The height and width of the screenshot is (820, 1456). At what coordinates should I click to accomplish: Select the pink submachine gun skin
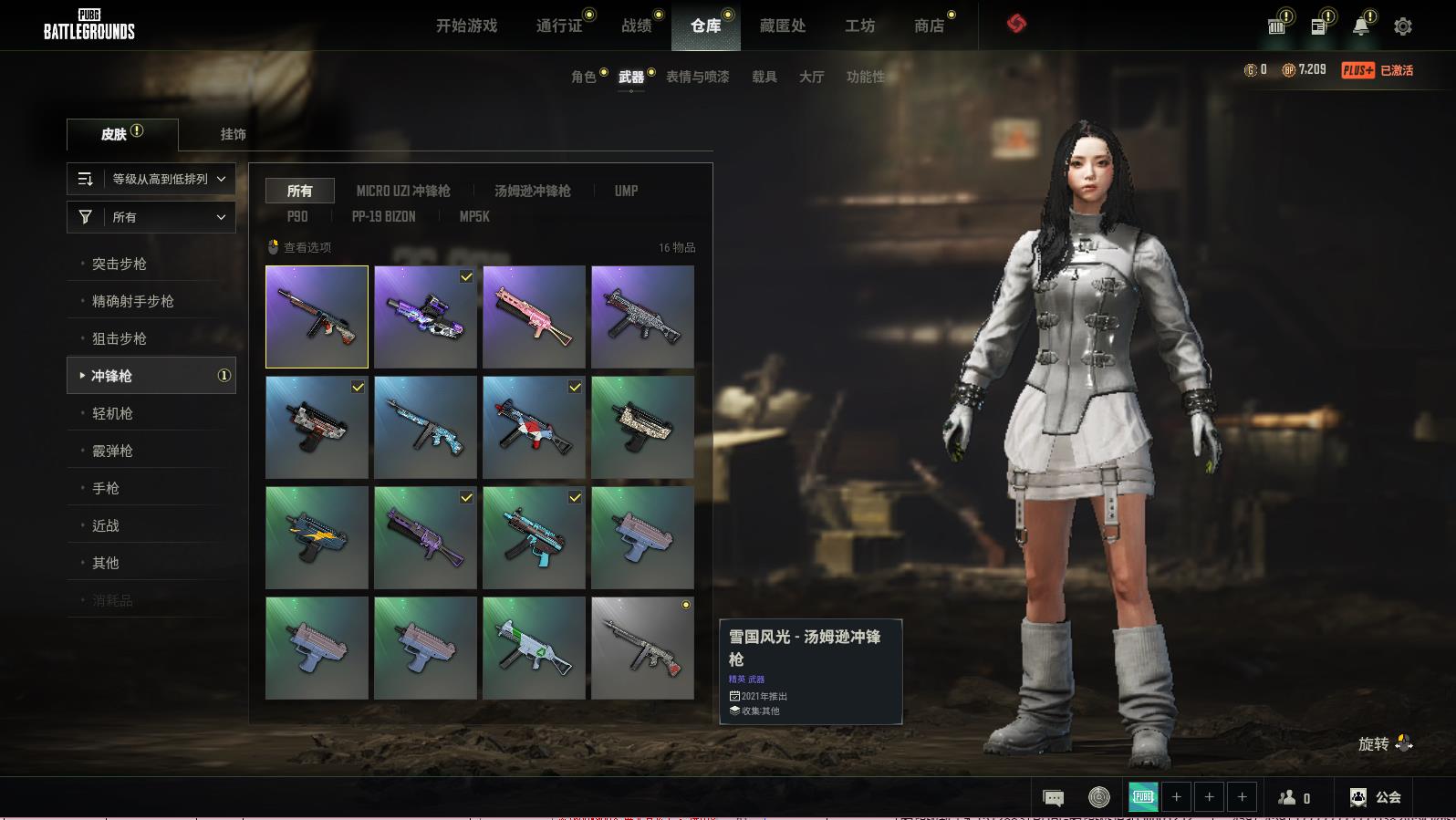coord(534,317)
